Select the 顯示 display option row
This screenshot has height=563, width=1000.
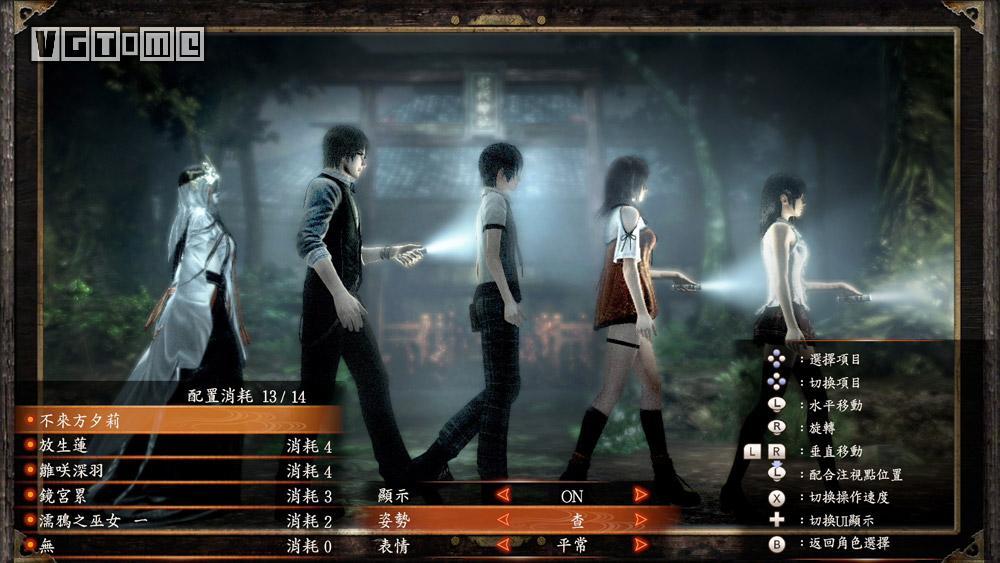click(x=396, y=495)
